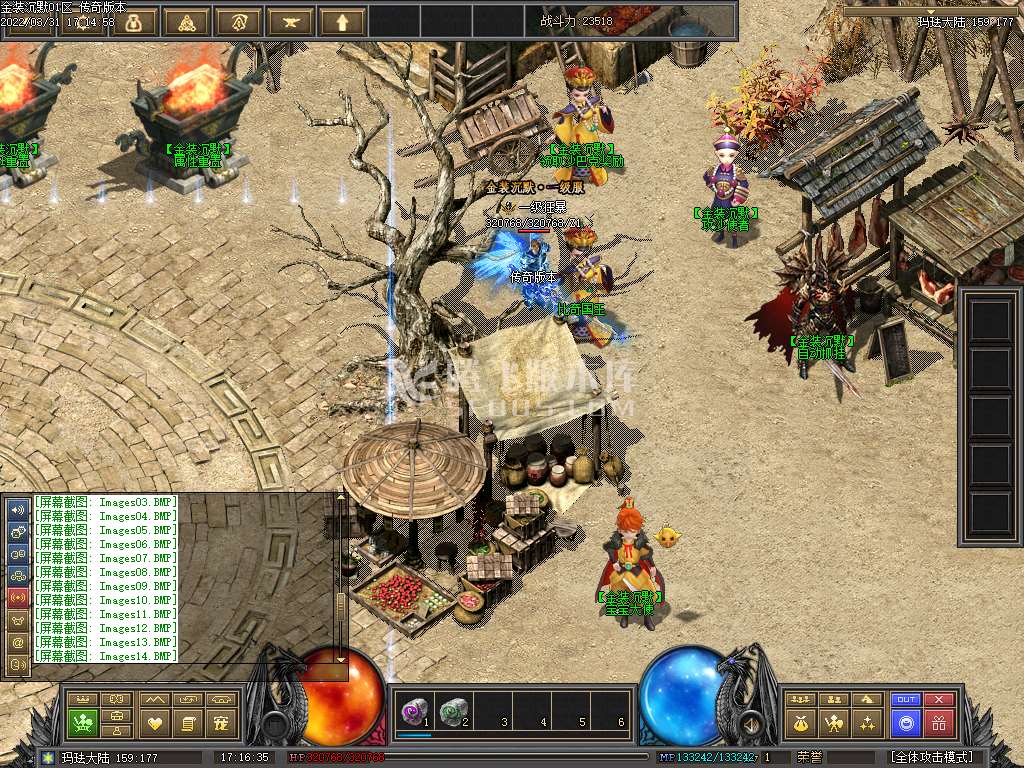Close the game with the red X button
1024x768 pixels.
tap(938, 700)
